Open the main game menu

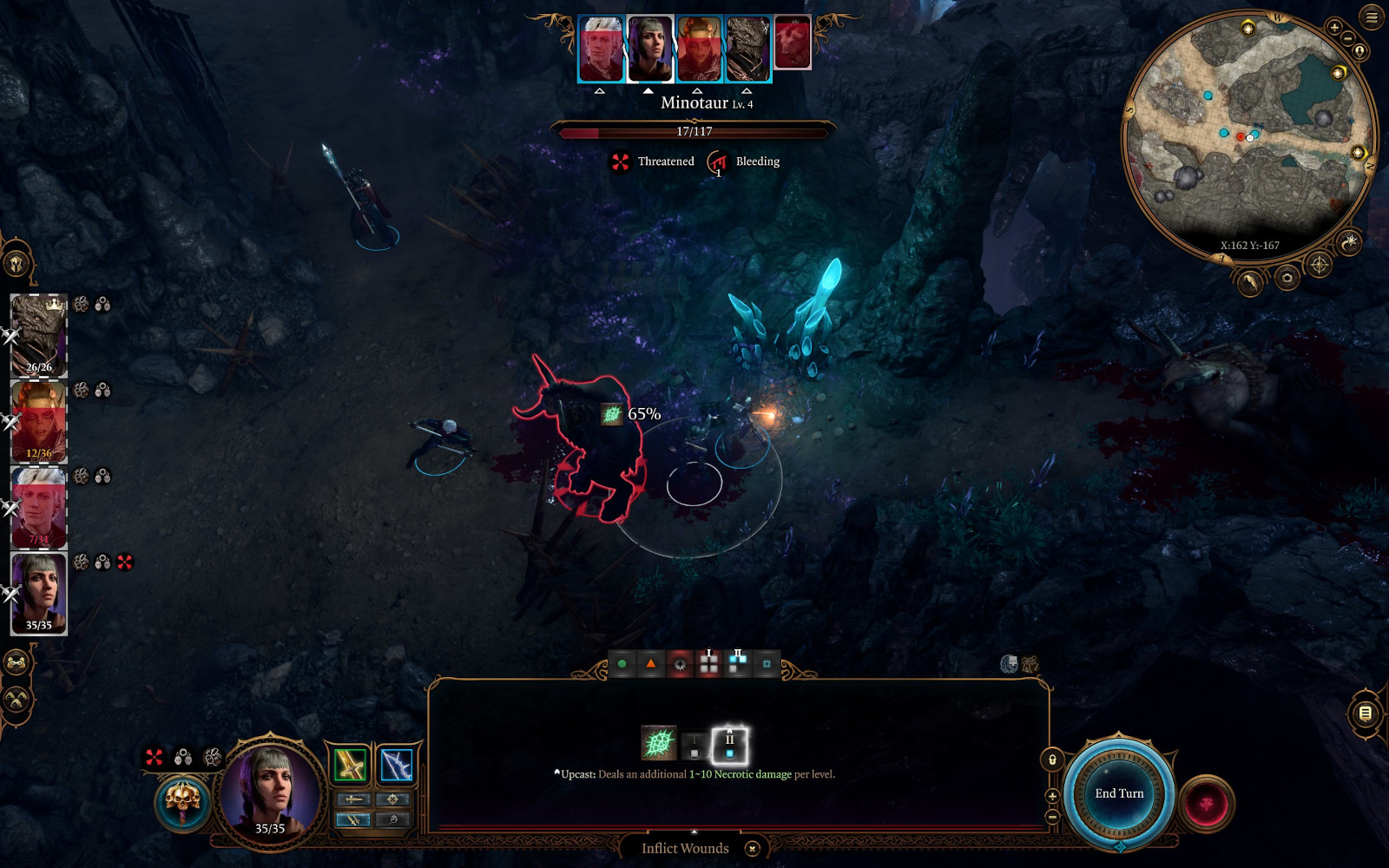click(1372, 17)
